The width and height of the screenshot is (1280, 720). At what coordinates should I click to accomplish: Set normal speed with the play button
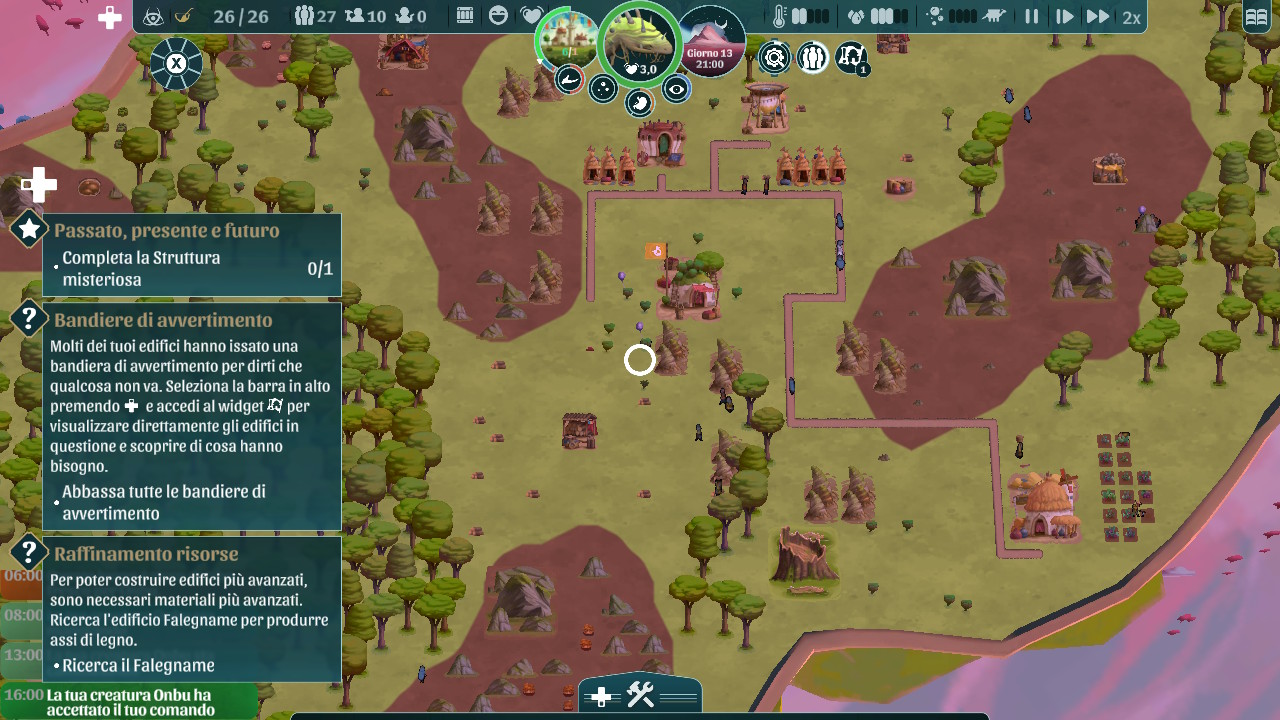[1064, 17]
